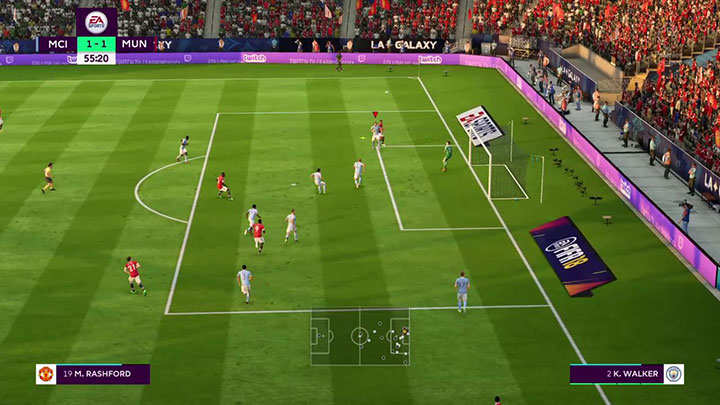
Task: Click the EA Sports logo above the scoreboard
Action: pyautogui.click(x=96, y=22)
